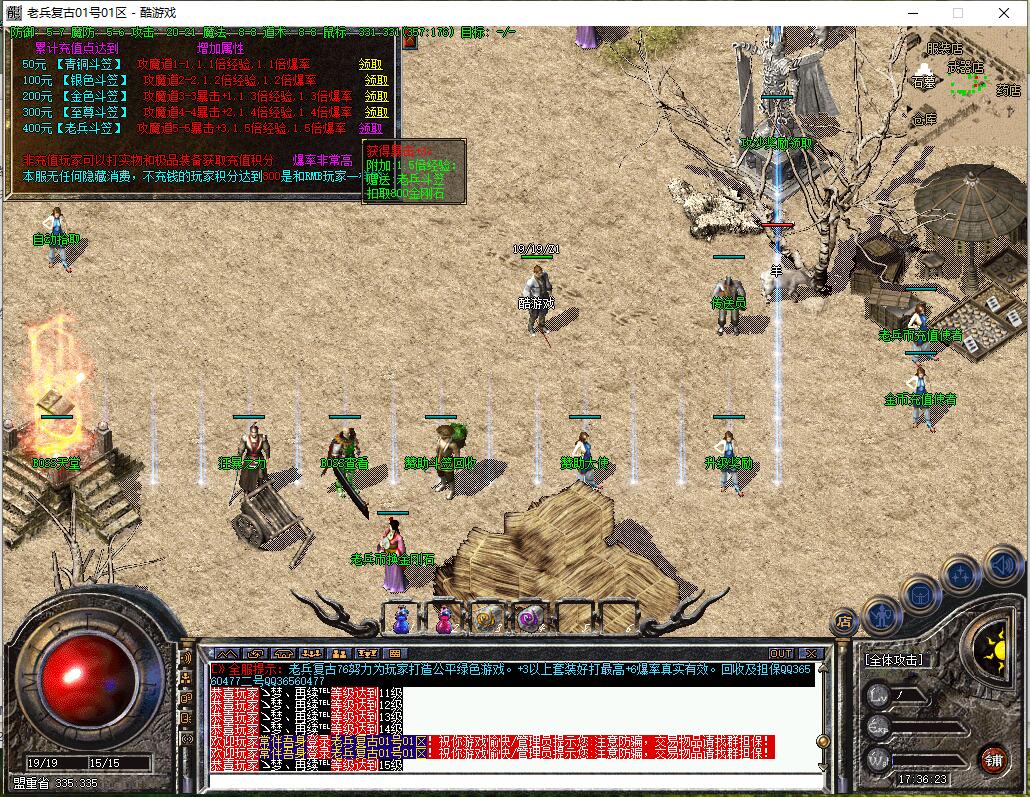This screenshot has height=797, width=1030.
Task: Click the OUT button above chat
Action: (x=781, y=654)
